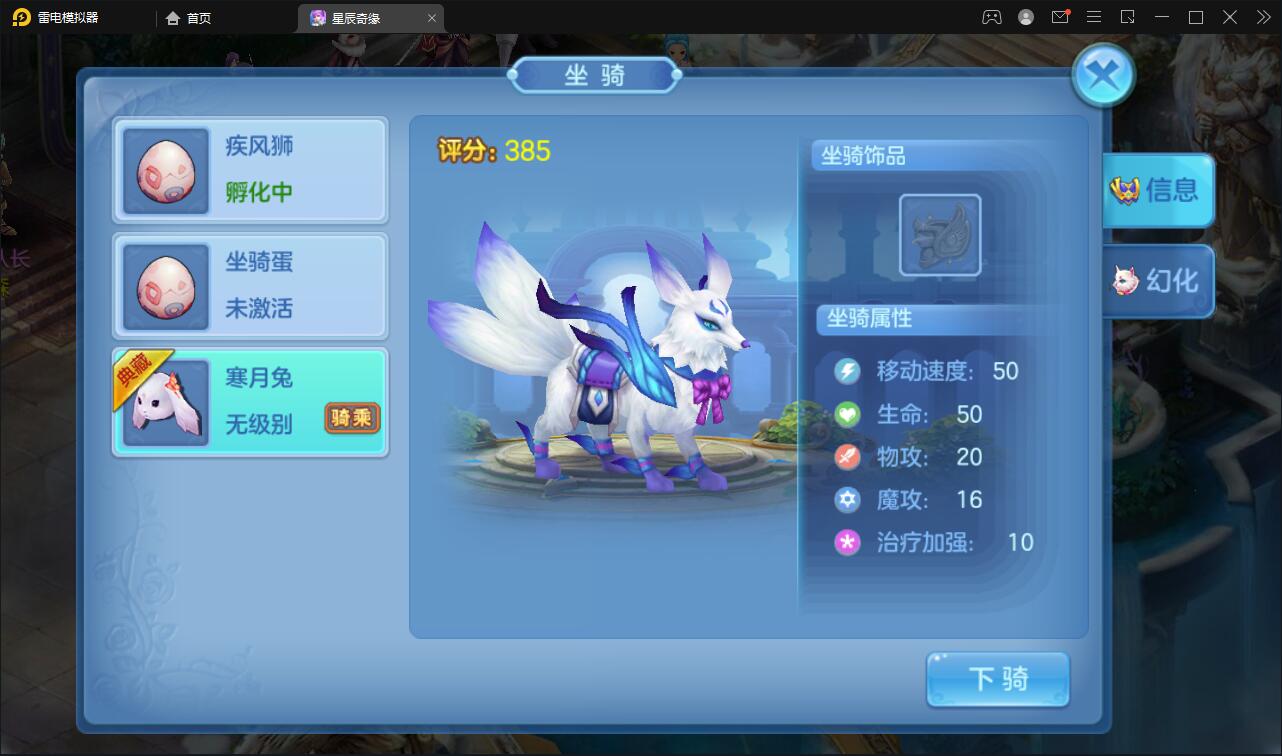Expand the hidden toolbar chevron at top right
Viewport: 1282px width, 756px height.
pos(1262,17)
